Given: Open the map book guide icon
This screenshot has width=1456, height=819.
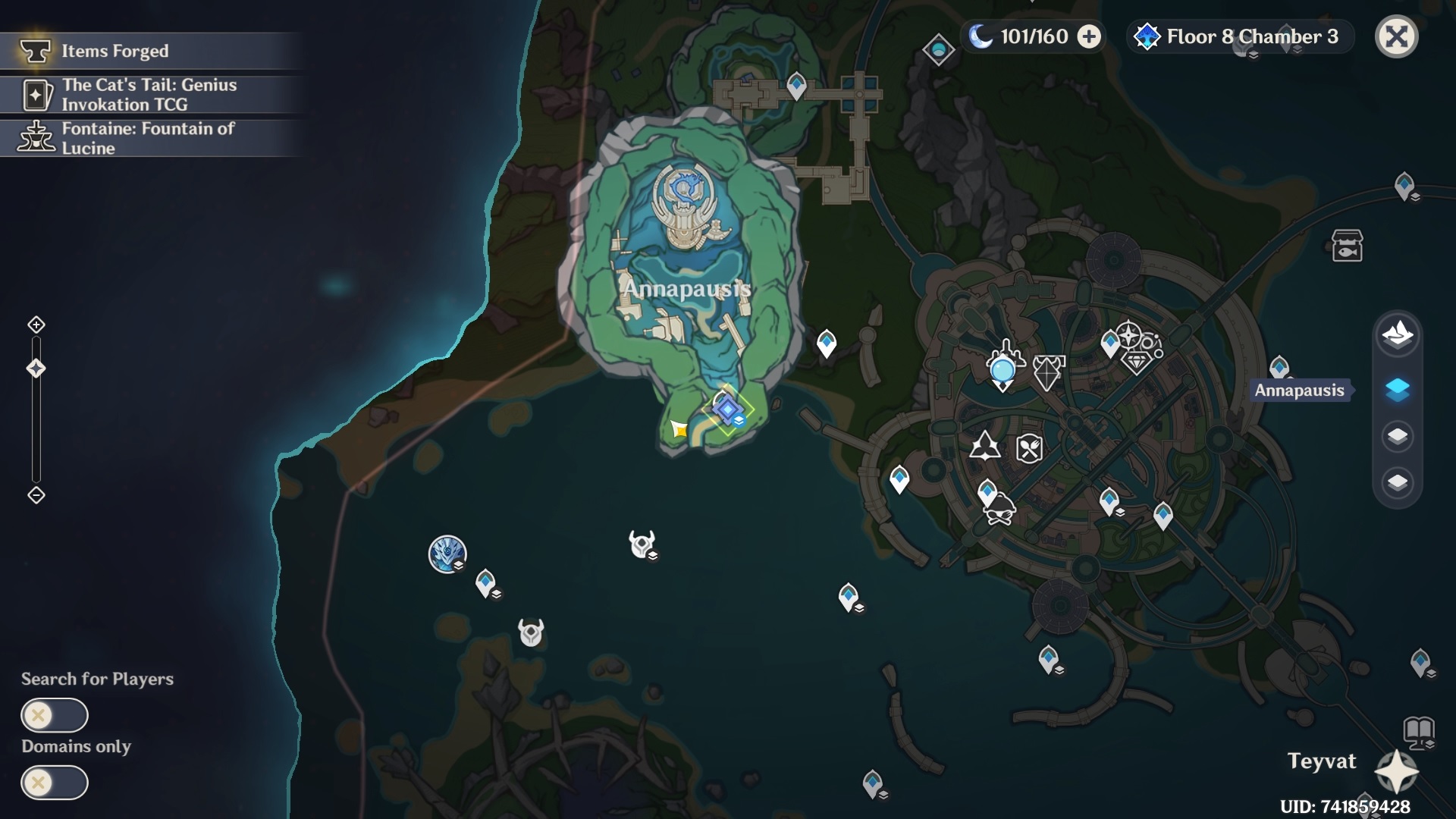Looking at the screenshot, I should click(x=1419, y=731).
